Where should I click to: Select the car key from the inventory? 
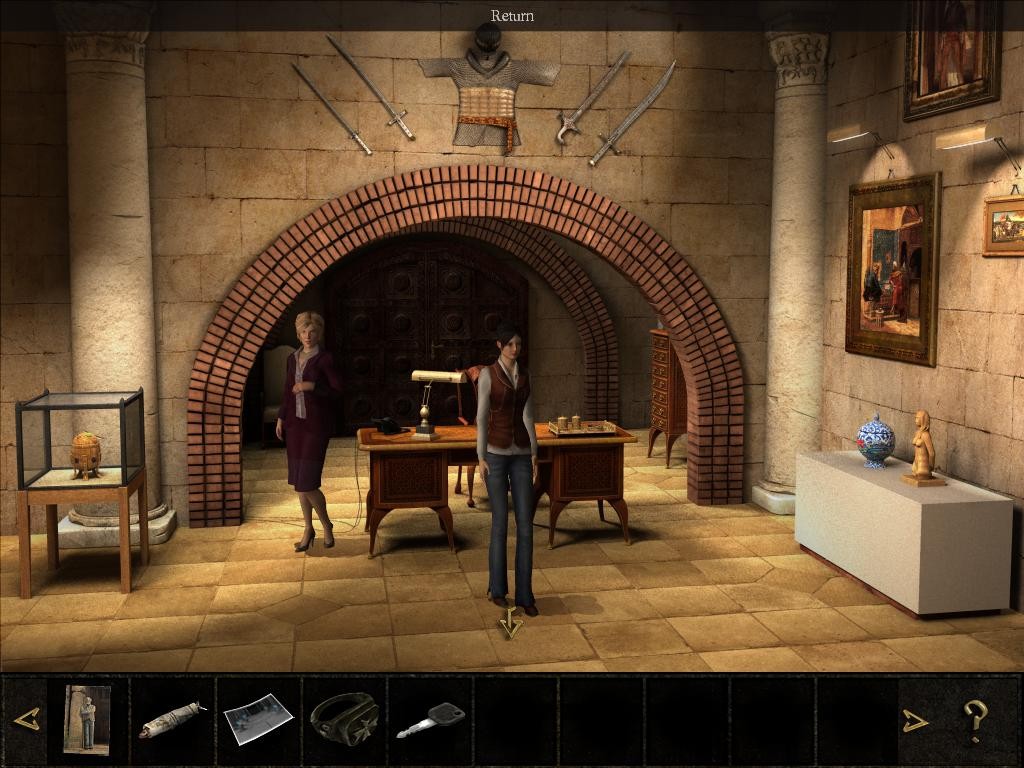(x=429, y=720)
